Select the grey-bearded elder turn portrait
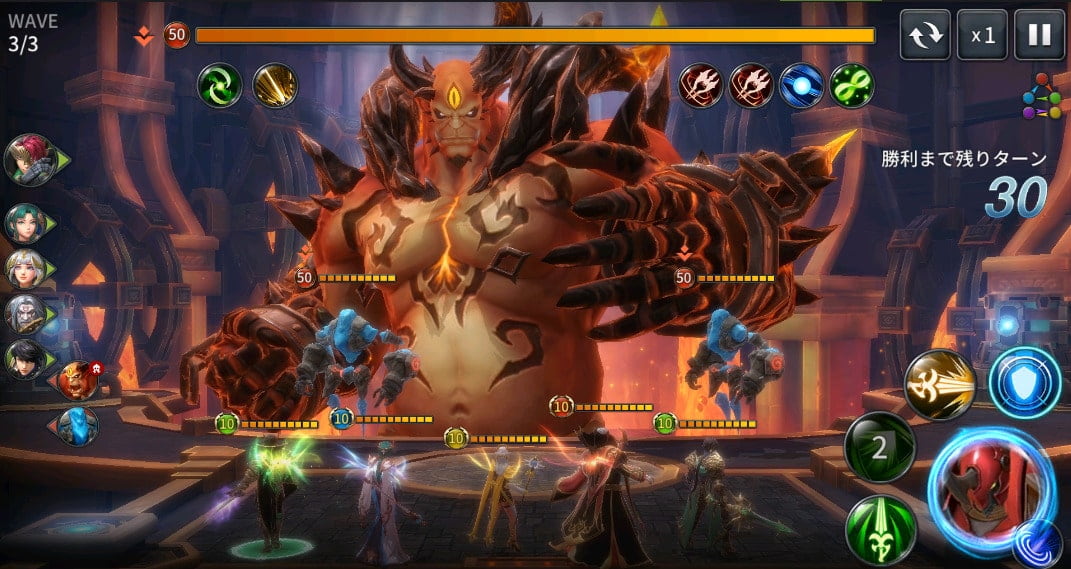 [x=26, y=314]
